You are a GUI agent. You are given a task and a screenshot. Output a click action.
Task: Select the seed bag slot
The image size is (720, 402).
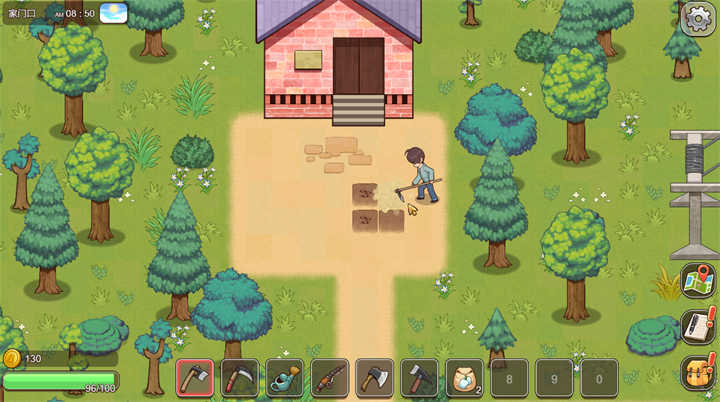click(465, 378)
